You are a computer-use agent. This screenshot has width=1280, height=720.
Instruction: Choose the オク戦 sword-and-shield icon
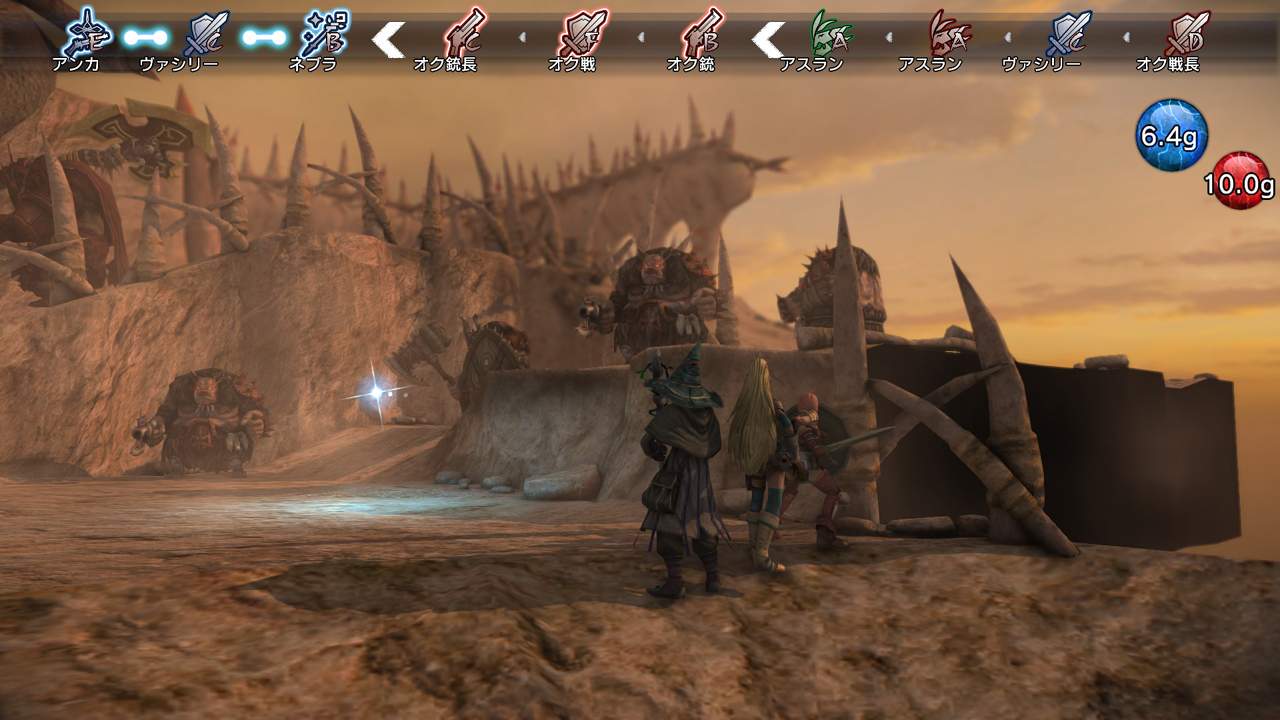[582, 33]
